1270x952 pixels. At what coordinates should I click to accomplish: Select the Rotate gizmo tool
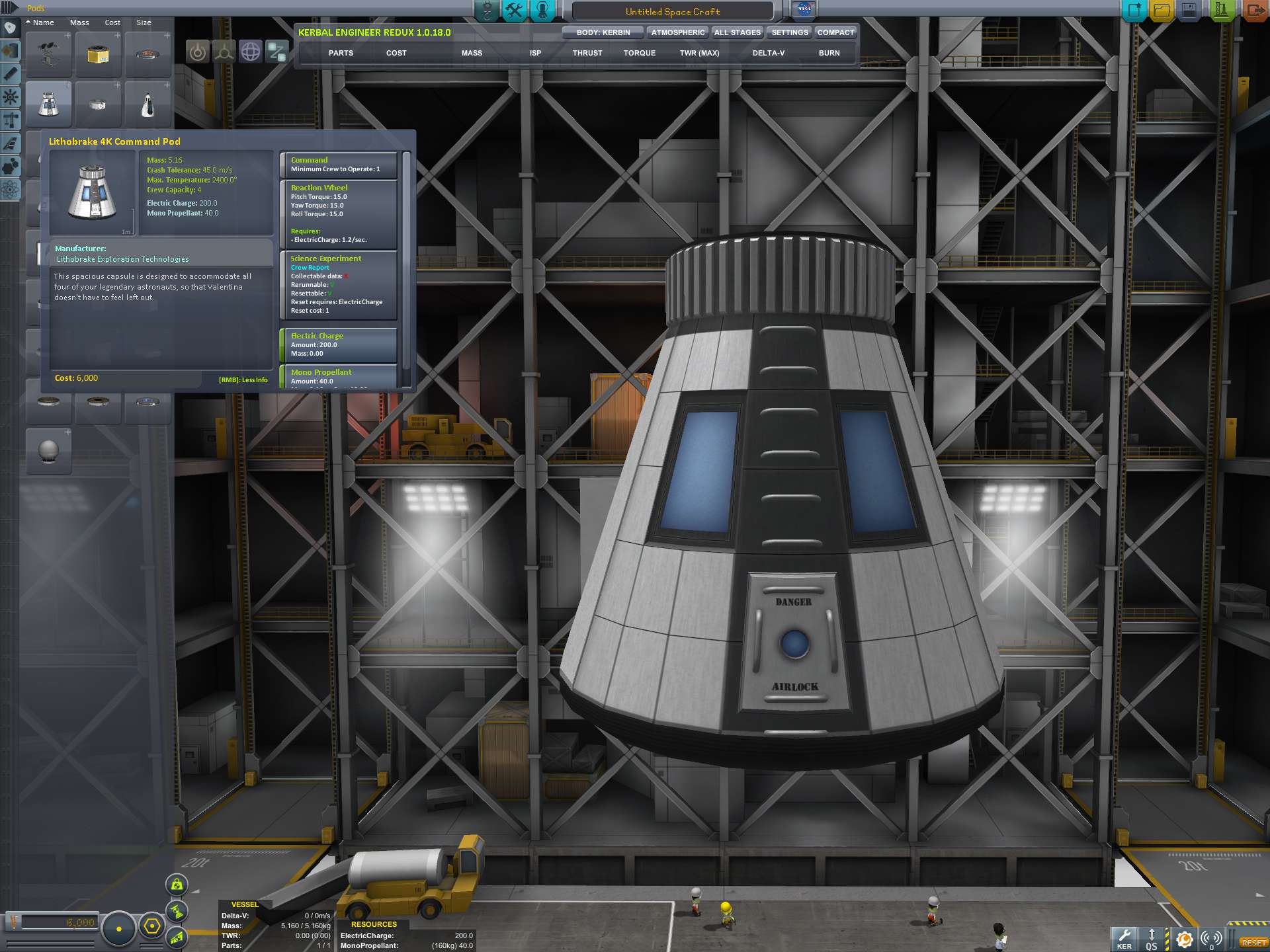[250, 52]
